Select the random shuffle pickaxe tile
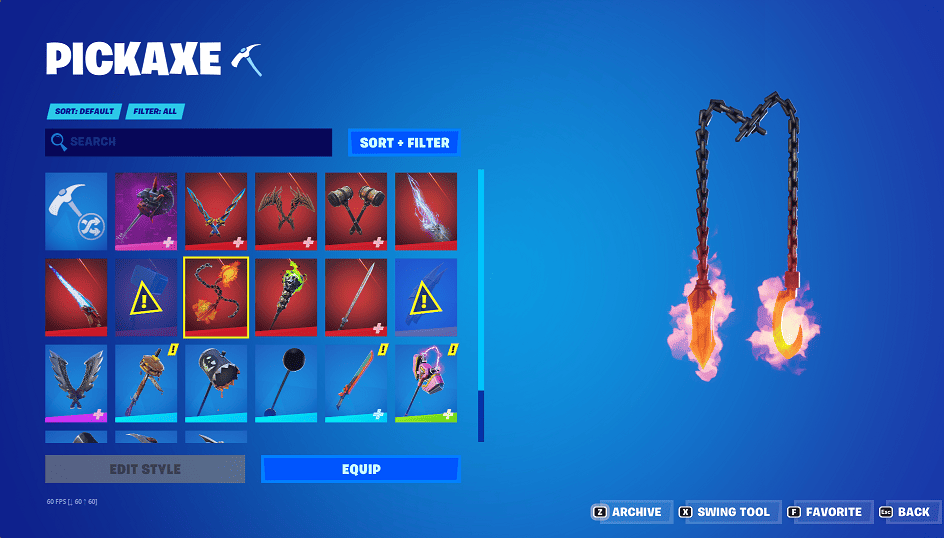944x538 pixels. [76, 211]
